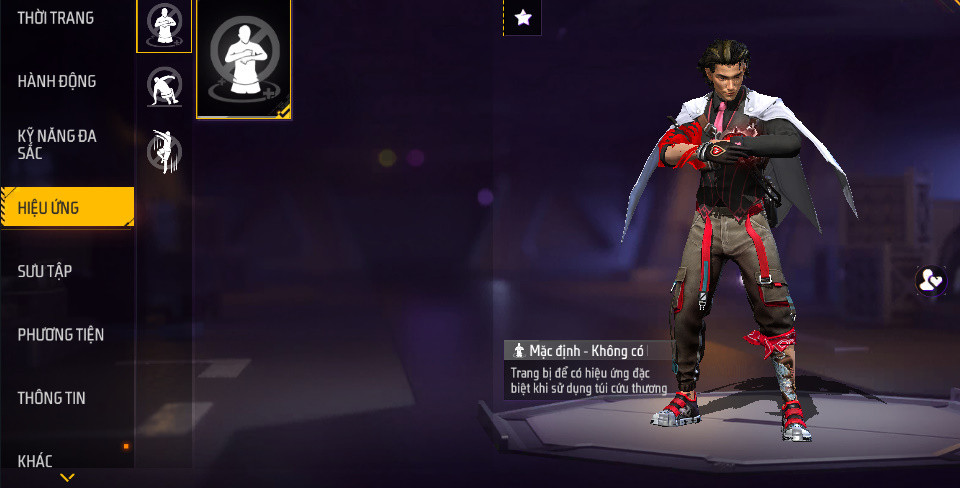Select the Kỹ Năng Đa Sắc category

[57, 144]
